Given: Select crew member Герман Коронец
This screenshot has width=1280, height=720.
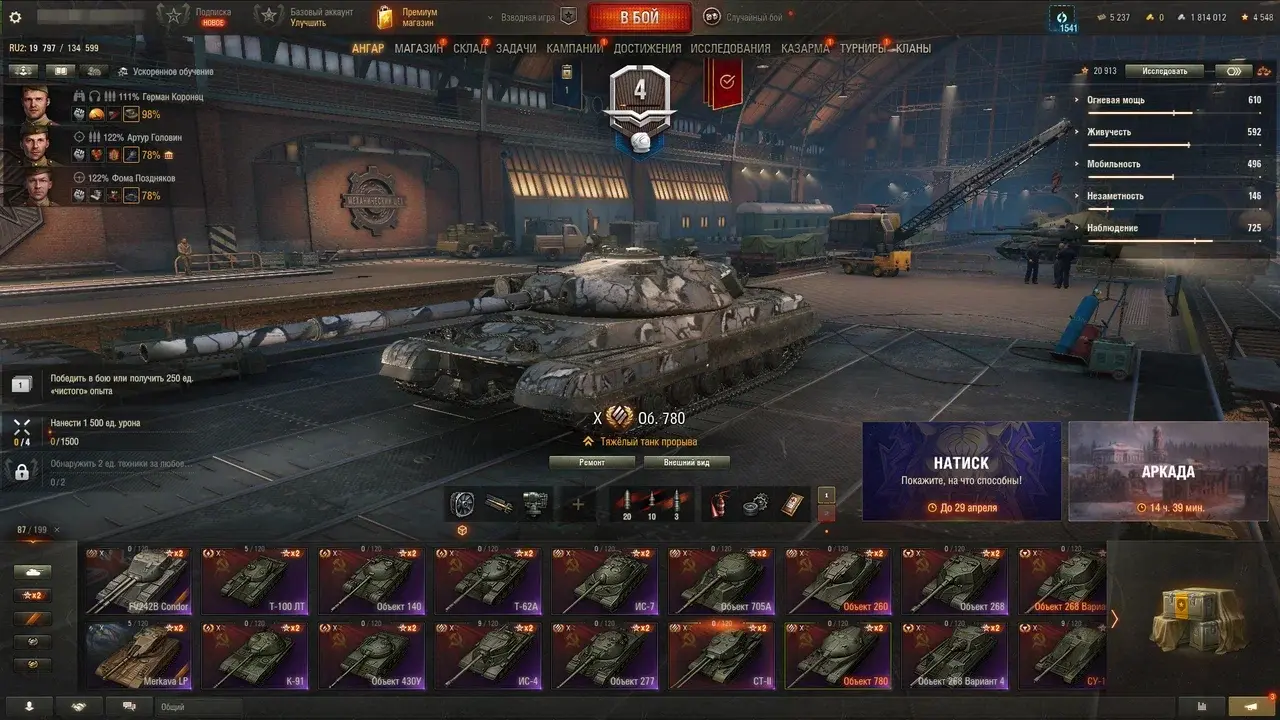Looking at the screenshot, I should [x=140, y=97].
